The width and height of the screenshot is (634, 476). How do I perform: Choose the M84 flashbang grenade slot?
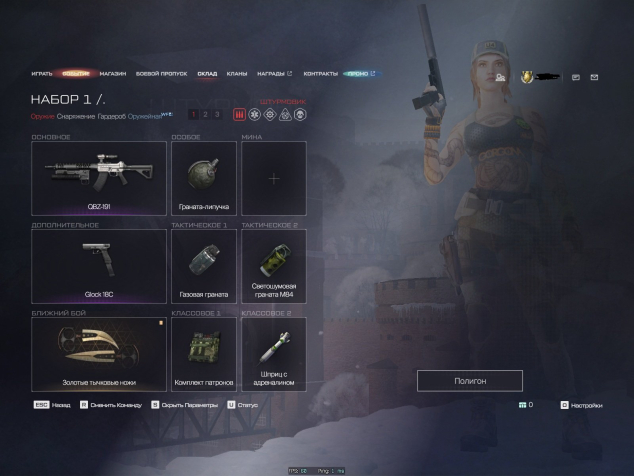click(x=273, y=266)
